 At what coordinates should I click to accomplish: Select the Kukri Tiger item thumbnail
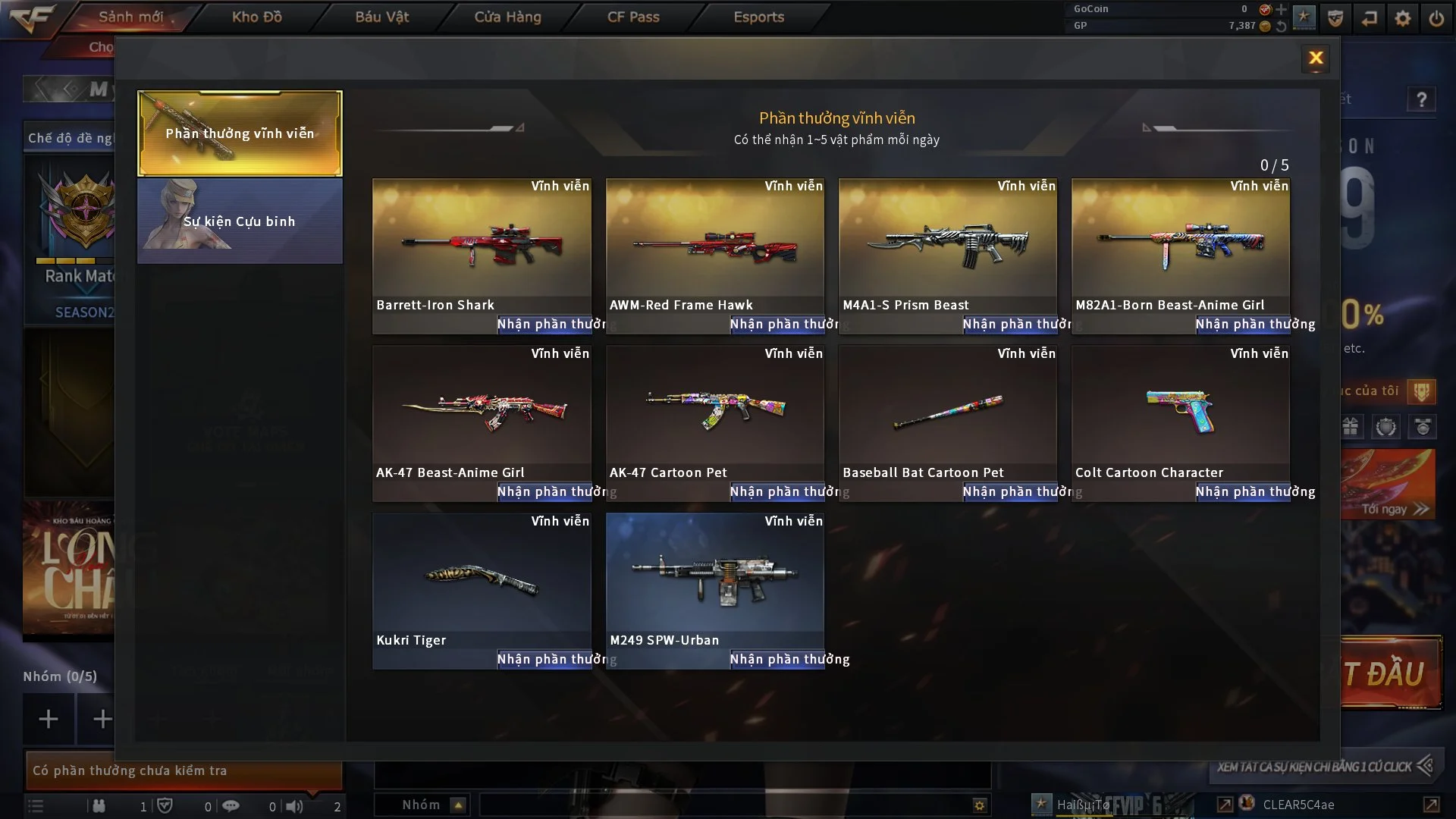(482, 580)
